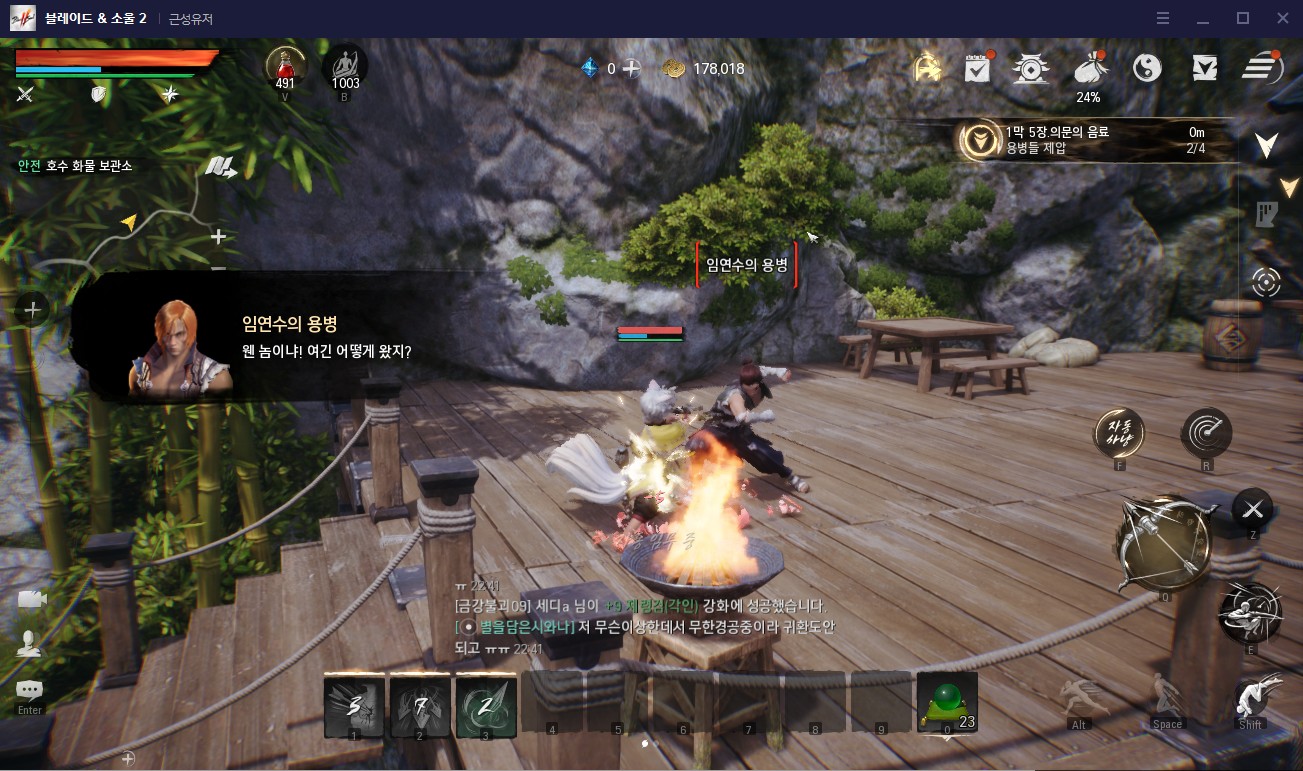
Task: Toggle the 자동사냥 auto-hunt button
Action: [1119, 433]
